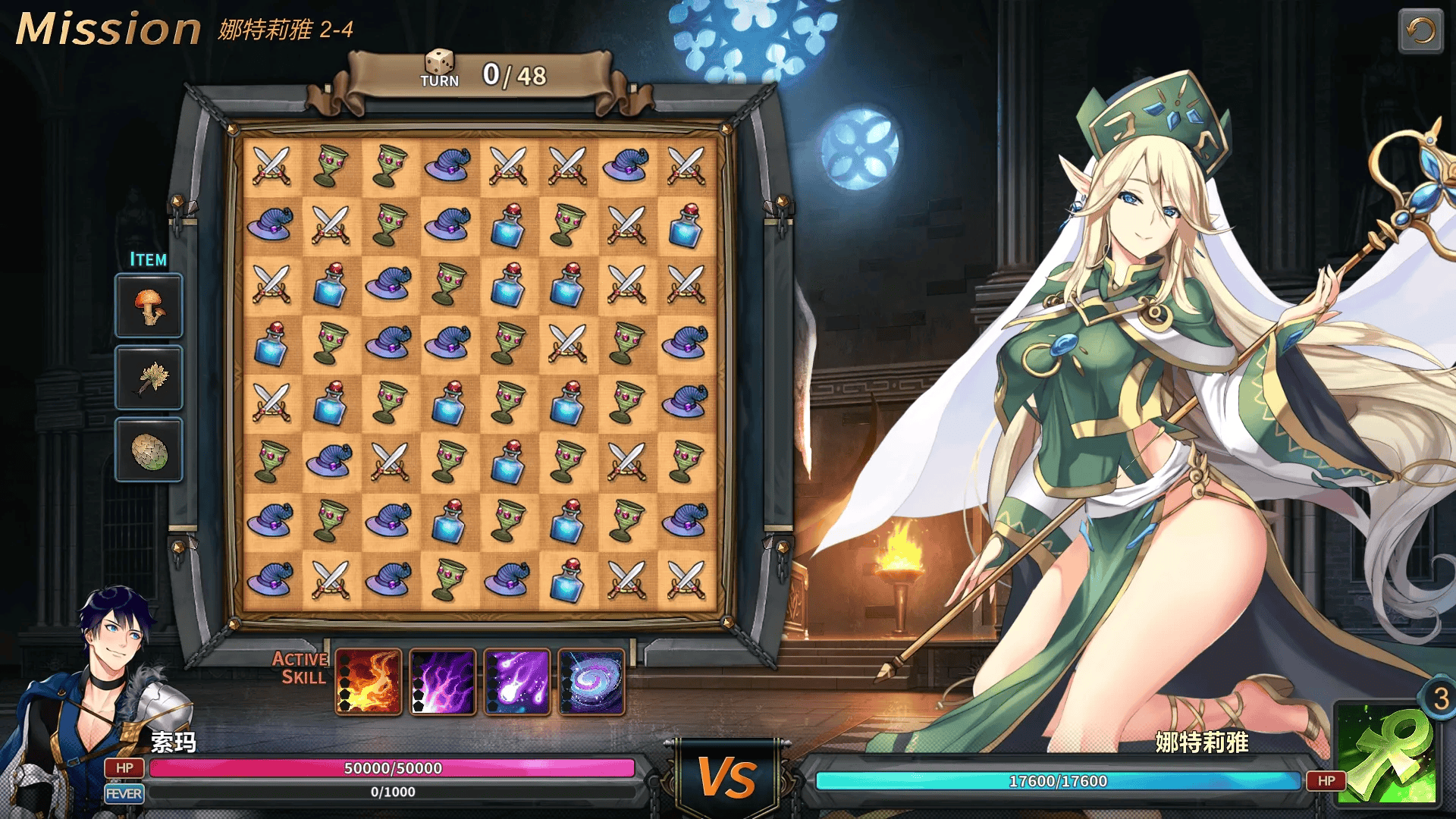The width and height of the screenshot is (1456, 819).
Task: Click the undo arrow button in the corner
Action: (x=1420, y=31)
